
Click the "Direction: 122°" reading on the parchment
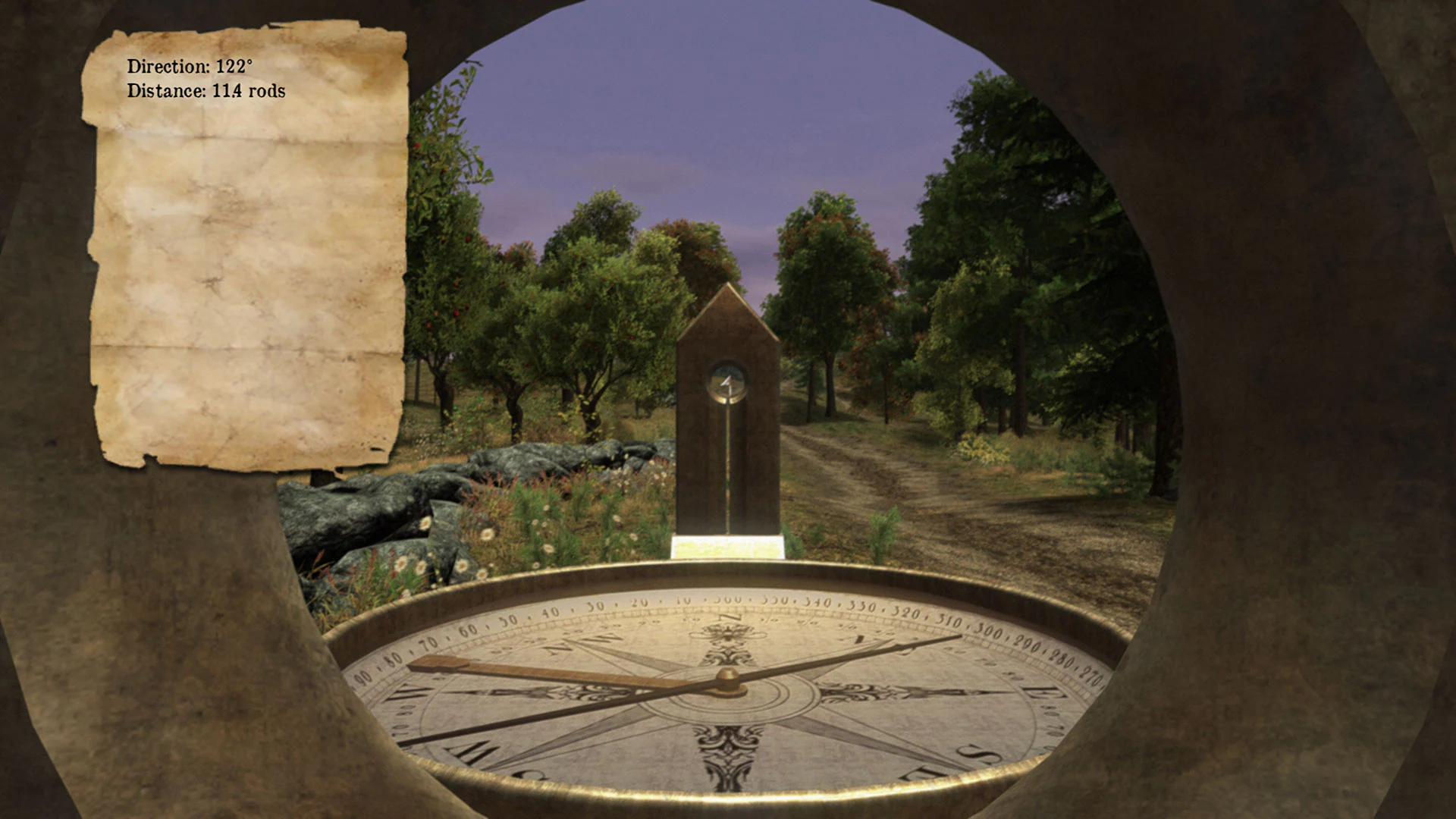coord(190,67)
